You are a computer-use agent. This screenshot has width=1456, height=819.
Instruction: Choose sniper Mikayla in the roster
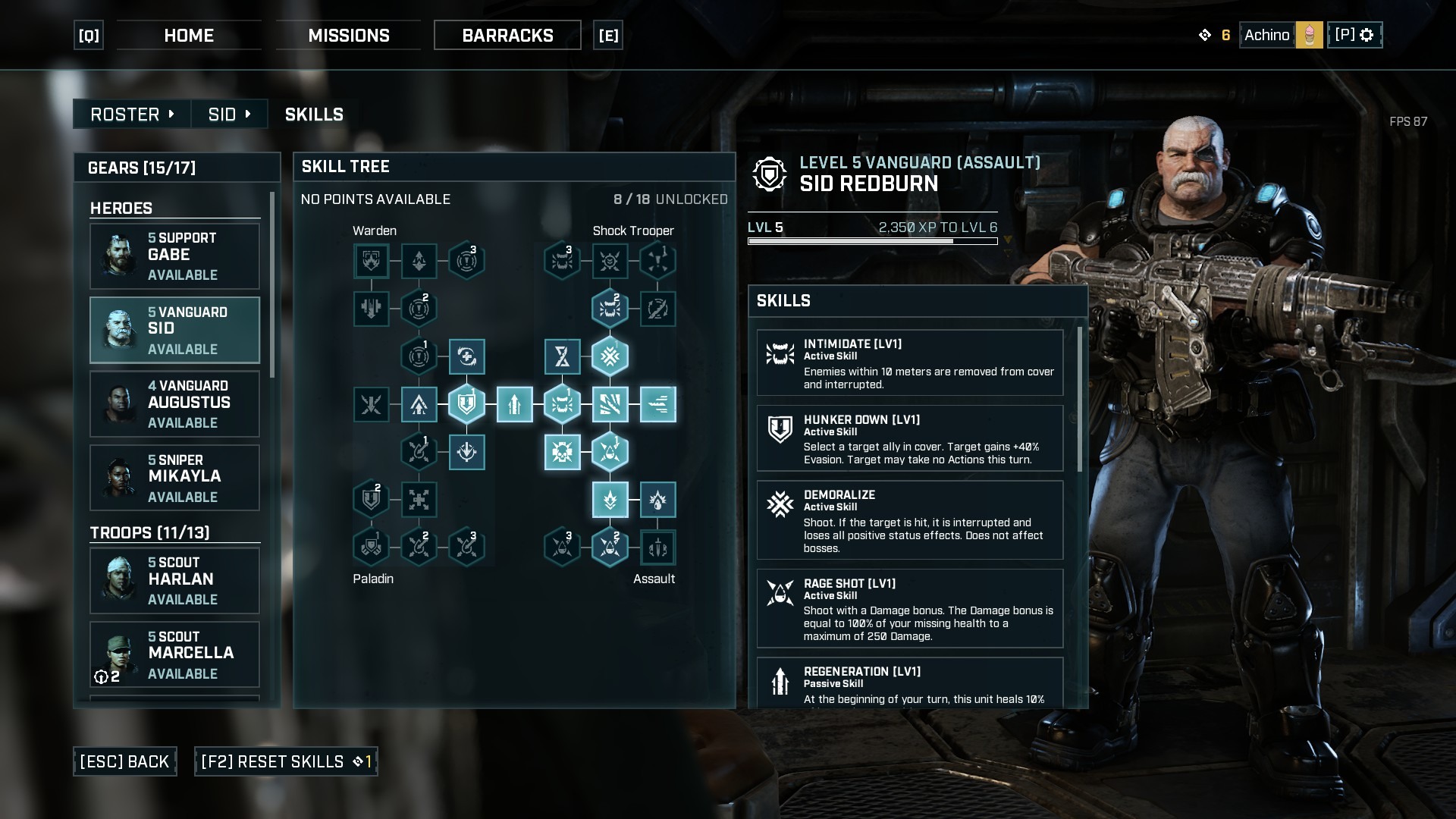(174, 478)
